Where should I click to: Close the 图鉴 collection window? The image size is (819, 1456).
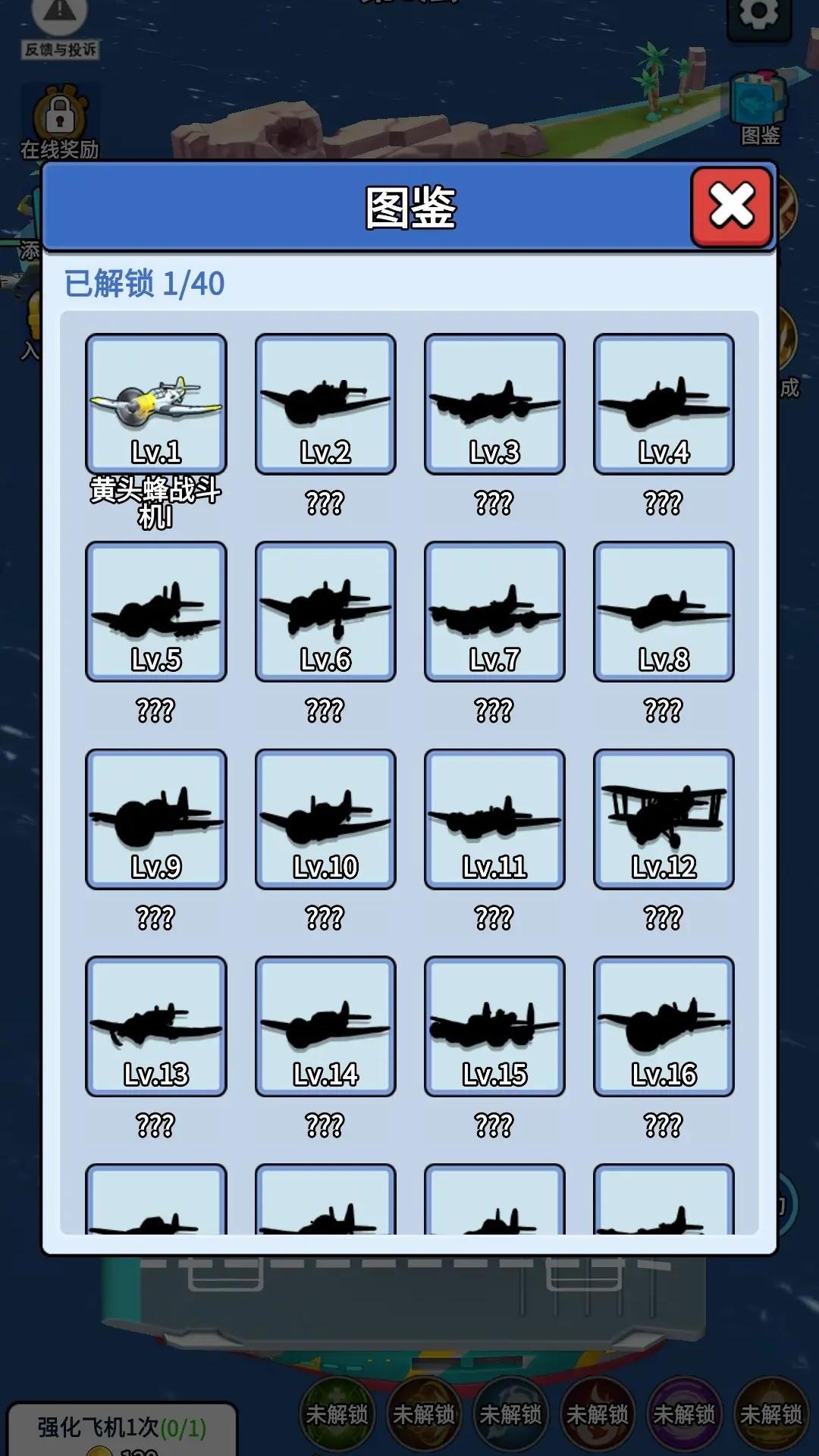tap(731, 206)
